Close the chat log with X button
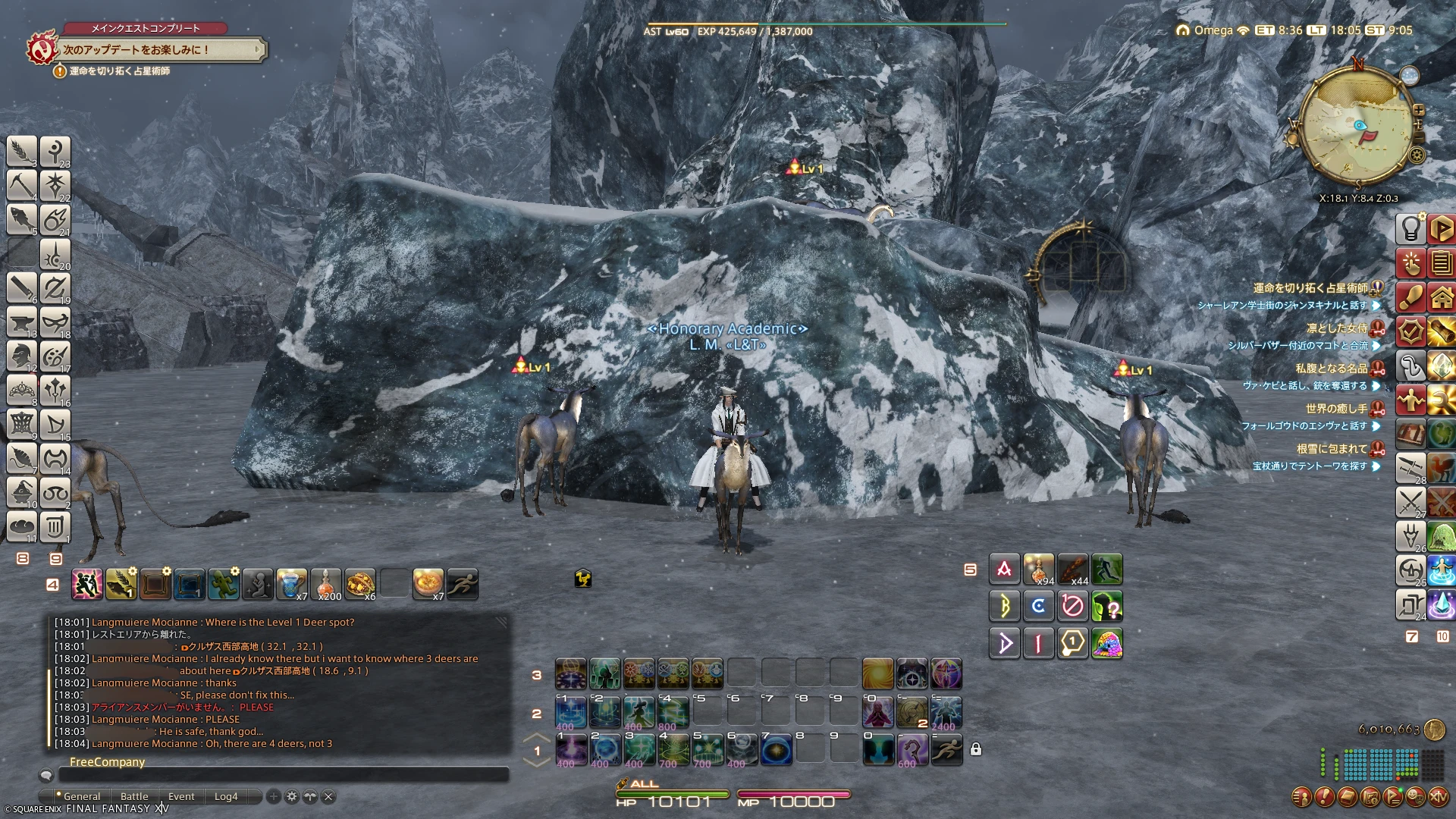1456x819 pixels. (328, 796)
